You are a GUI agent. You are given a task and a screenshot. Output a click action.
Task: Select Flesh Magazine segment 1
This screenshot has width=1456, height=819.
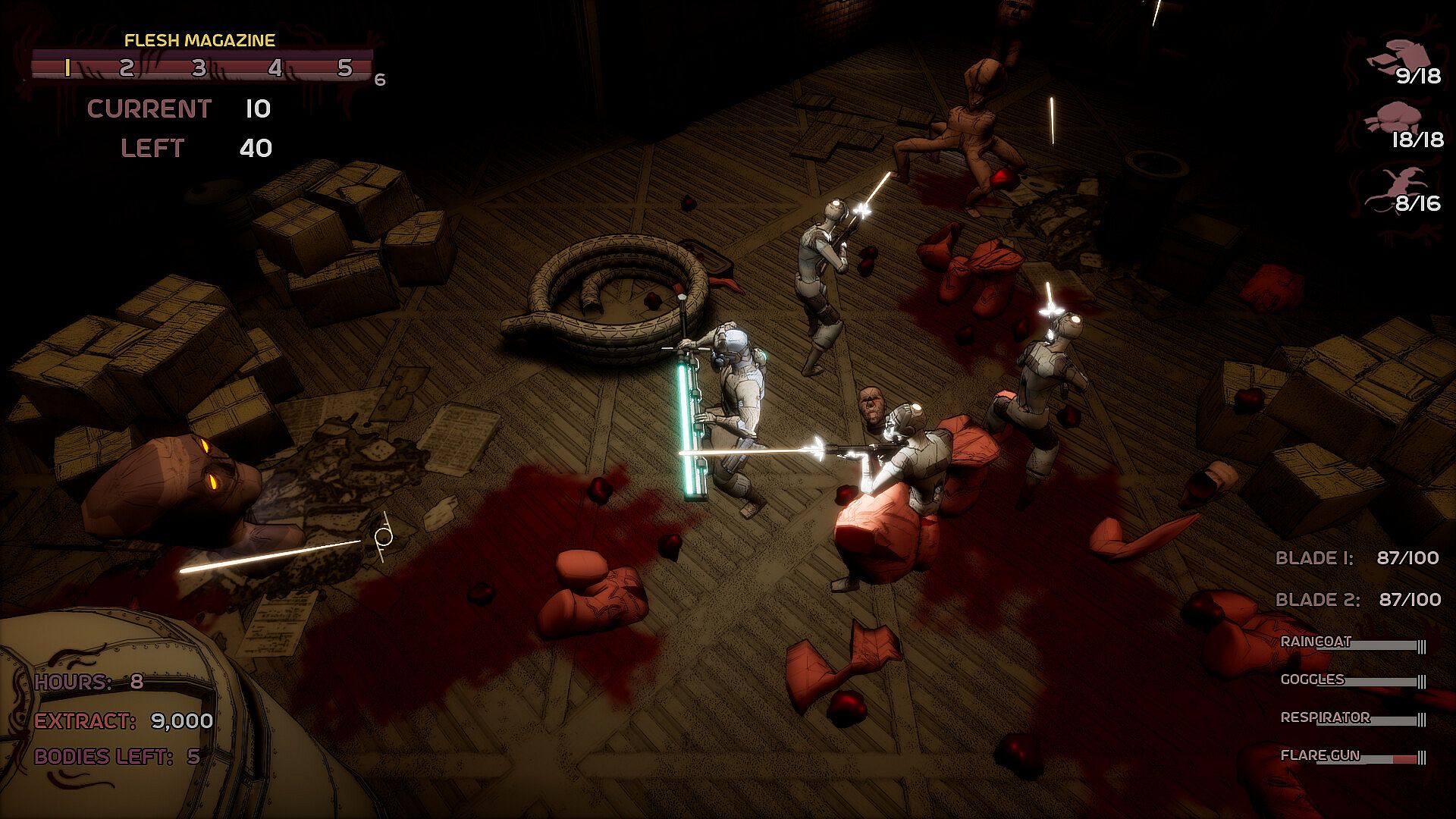click(67, 68)
